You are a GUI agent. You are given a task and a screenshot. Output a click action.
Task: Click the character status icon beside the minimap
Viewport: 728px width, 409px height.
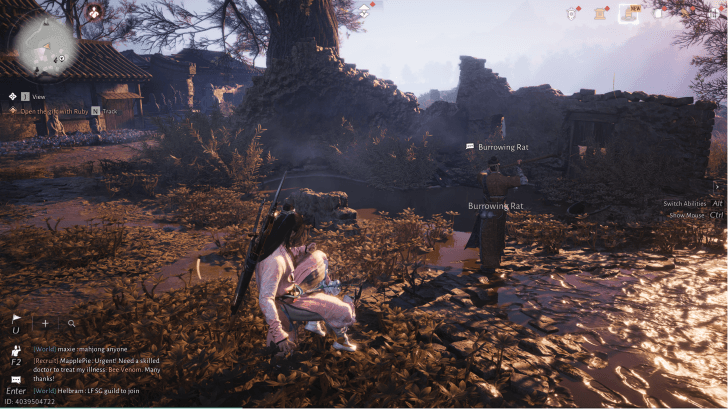pos(93,12)
